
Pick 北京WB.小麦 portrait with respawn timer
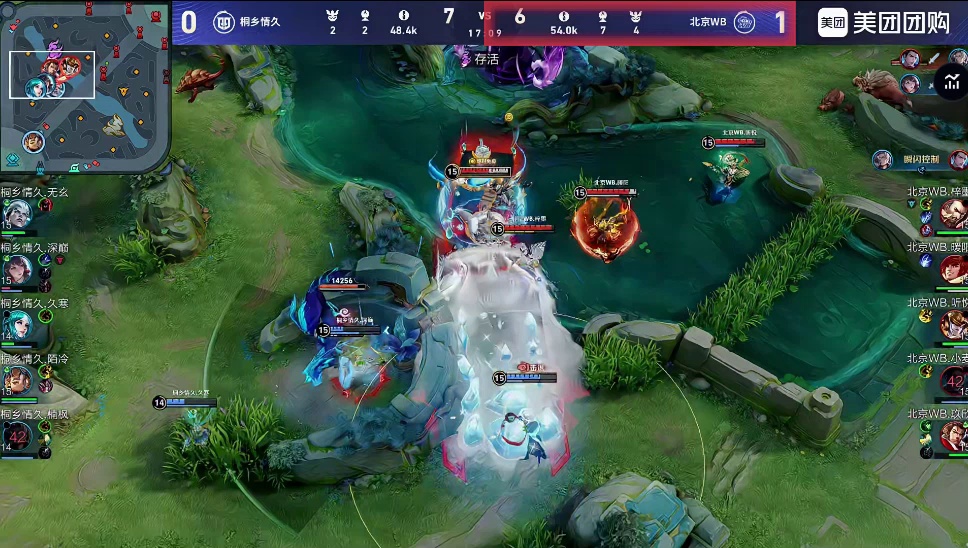(951, 381)
